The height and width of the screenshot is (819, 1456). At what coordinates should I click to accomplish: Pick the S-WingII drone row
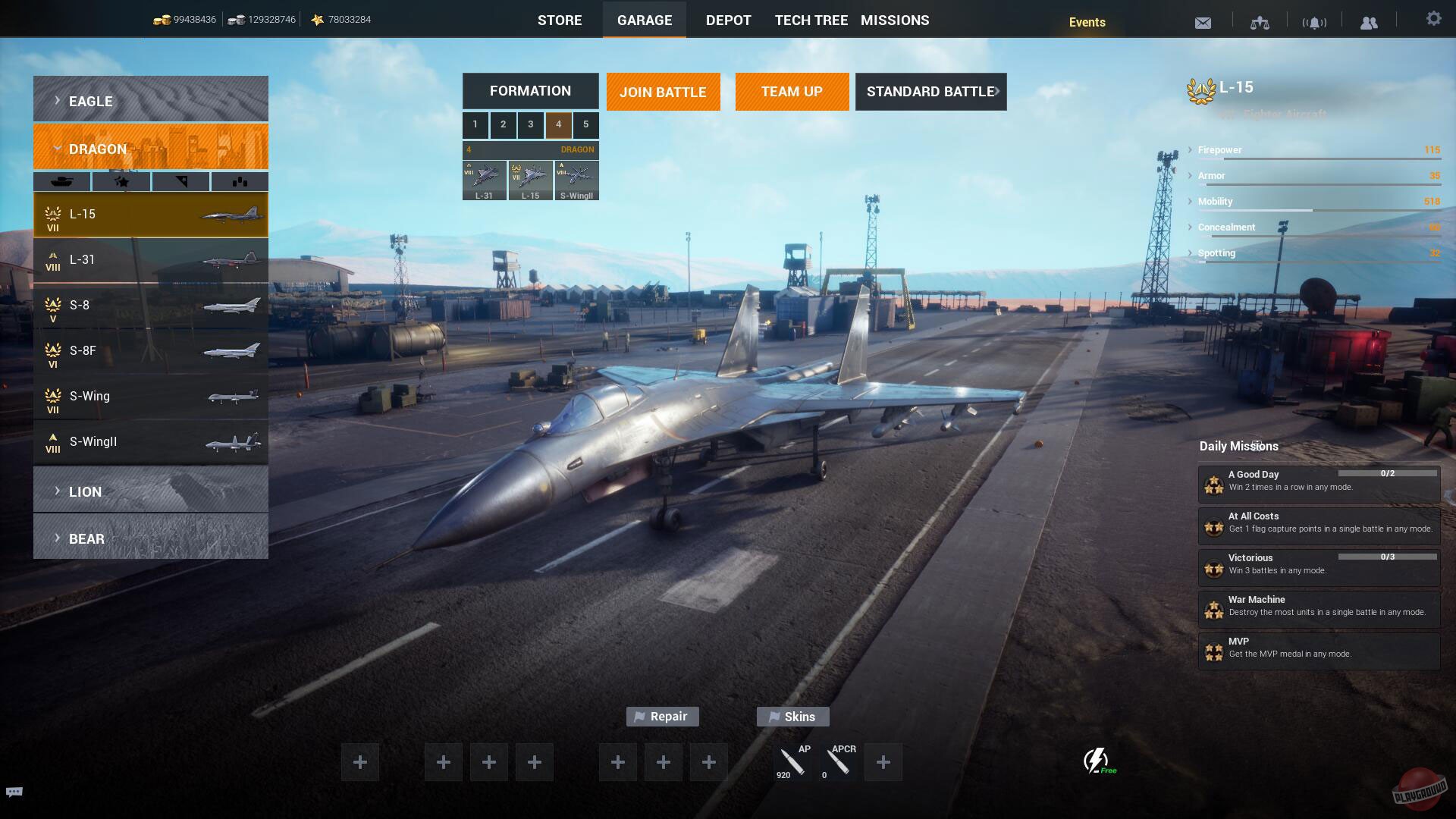click(150, 442)
